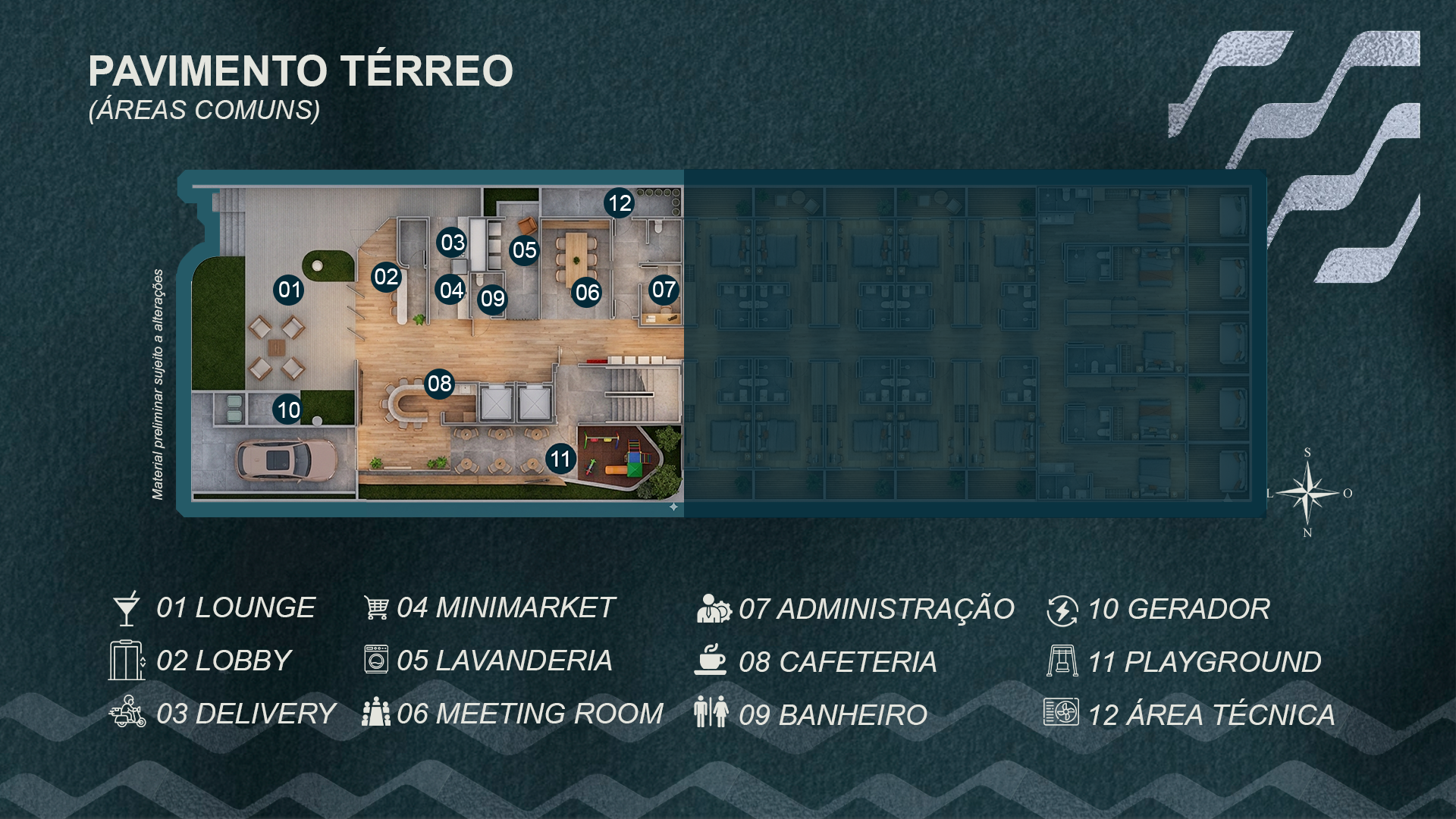Choose marker 10 on the floor plan

coord(288,410)
